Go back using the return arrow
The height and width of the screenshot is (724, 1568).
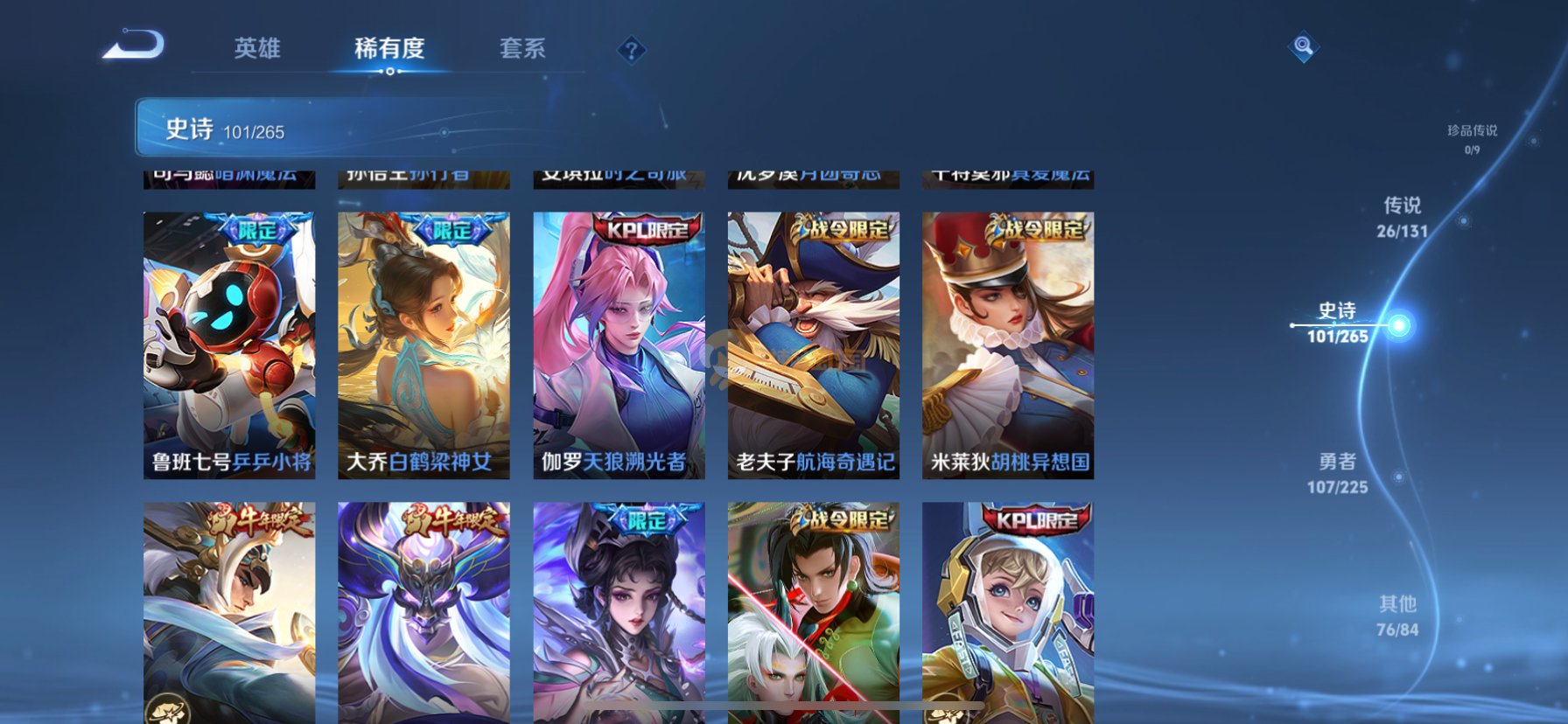(x=134, y=45)
